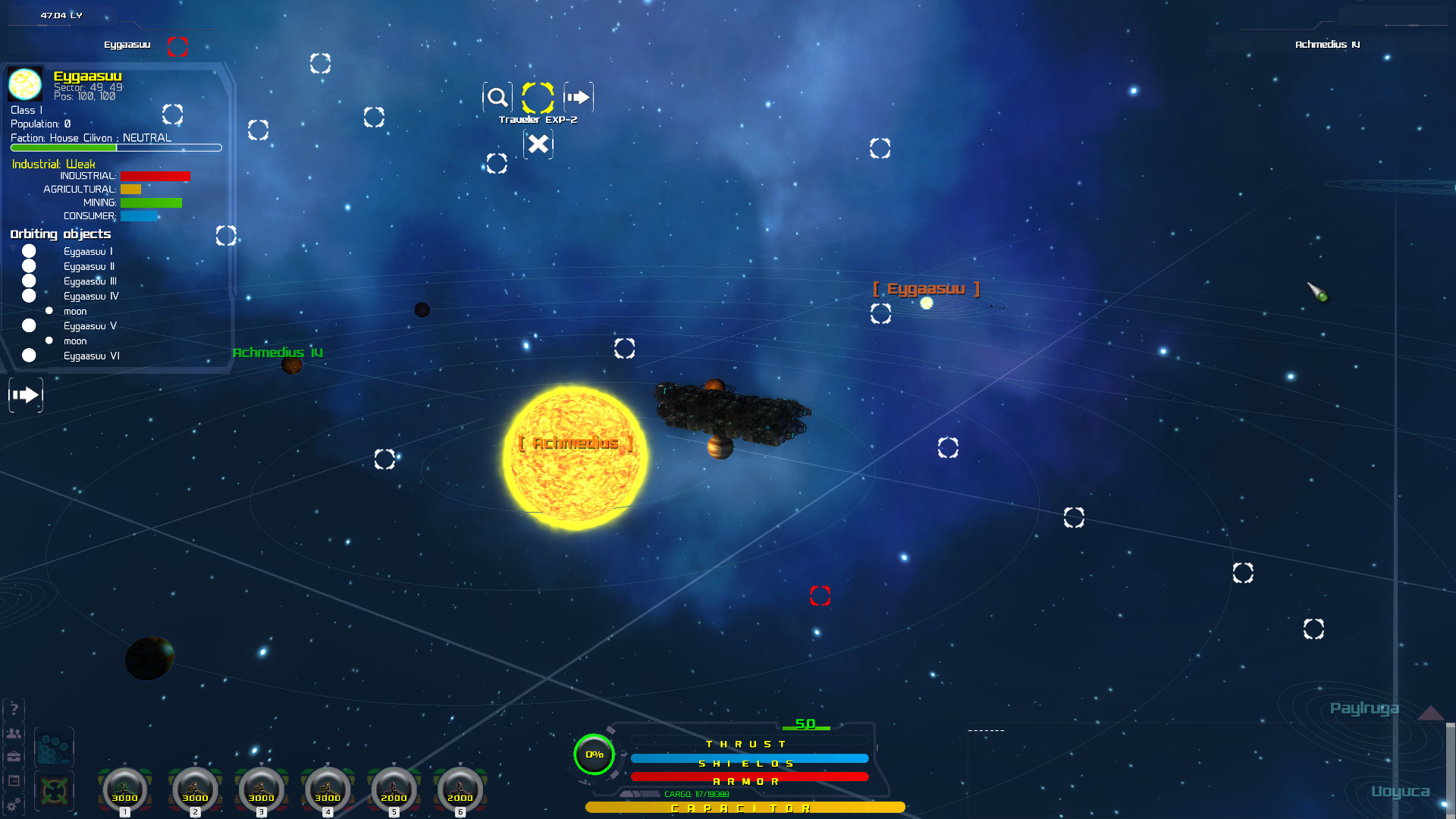Screen dimensions: 1456x819
Task: Open weapon group 1 dropdown arrow
Action: 124,764
